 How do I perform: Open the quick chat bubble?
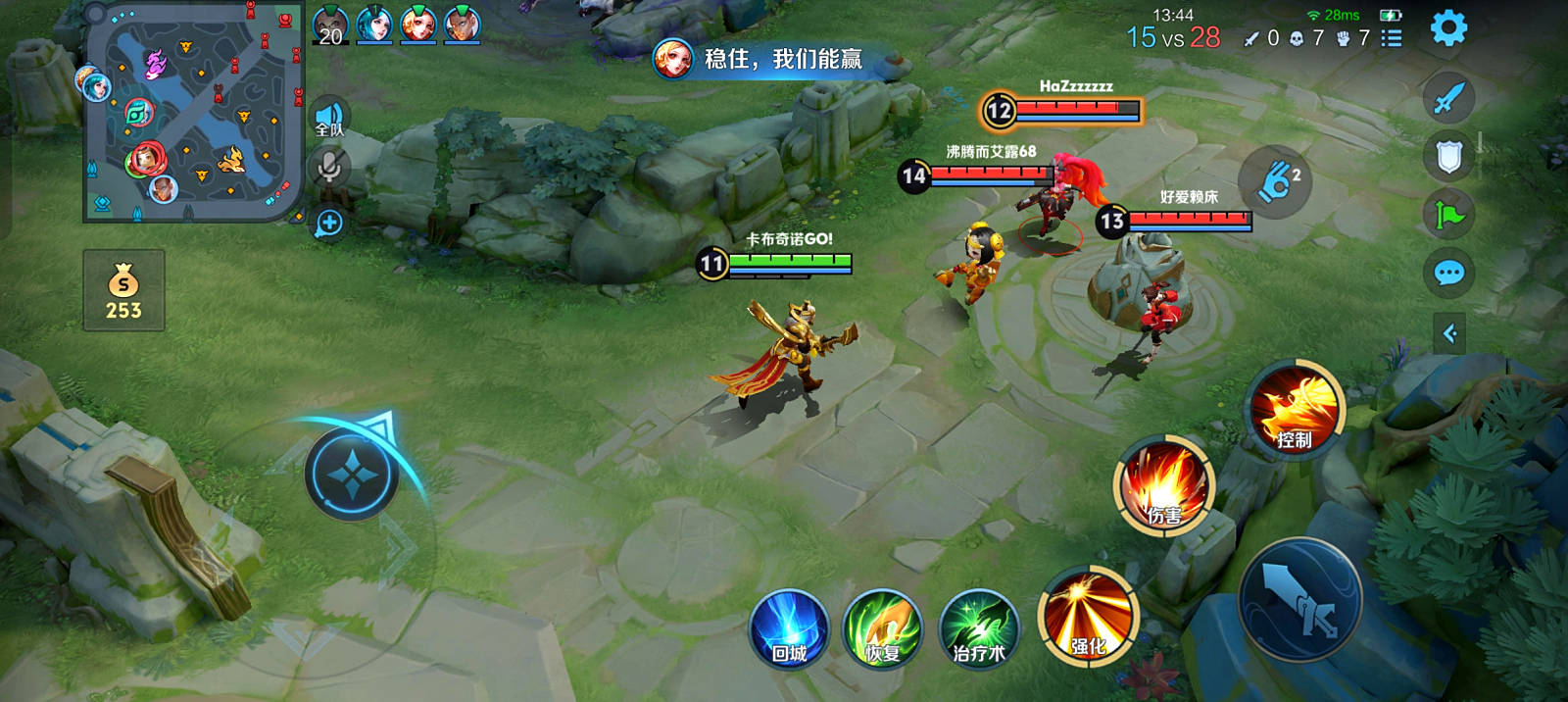tap(1448, 273)
